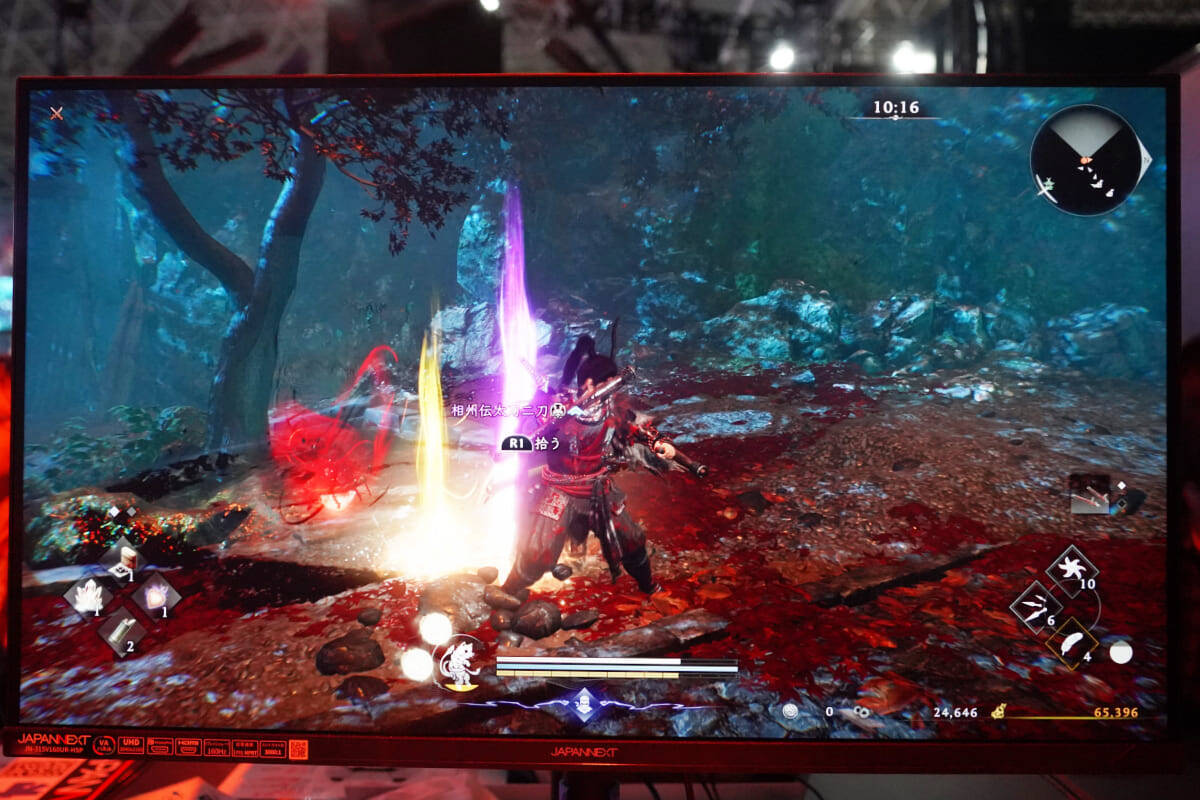The width and height of the screenshot is (1200, 800).
Task: Use the glowing purple soul item
Action: coord(157,597)
